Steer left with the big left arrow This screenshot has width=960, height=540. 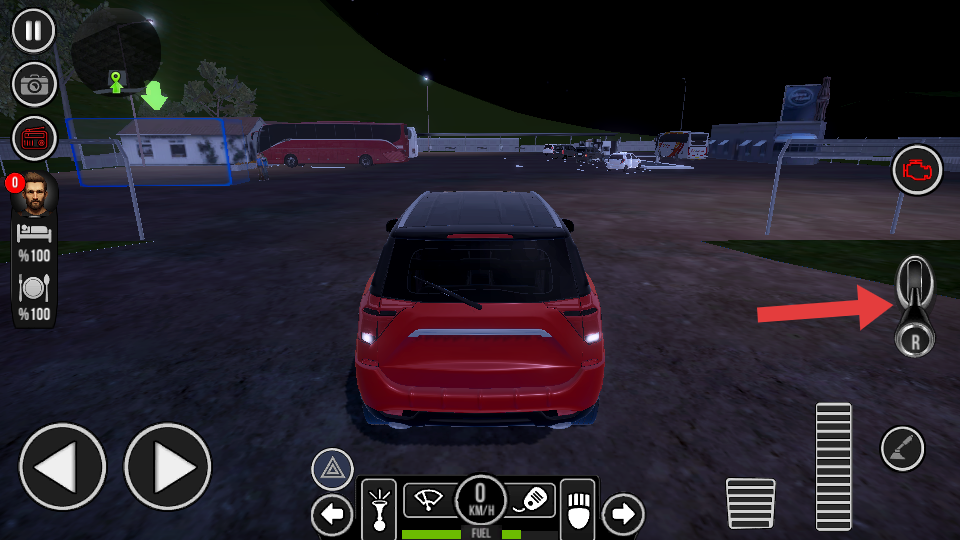click(62, 466)
